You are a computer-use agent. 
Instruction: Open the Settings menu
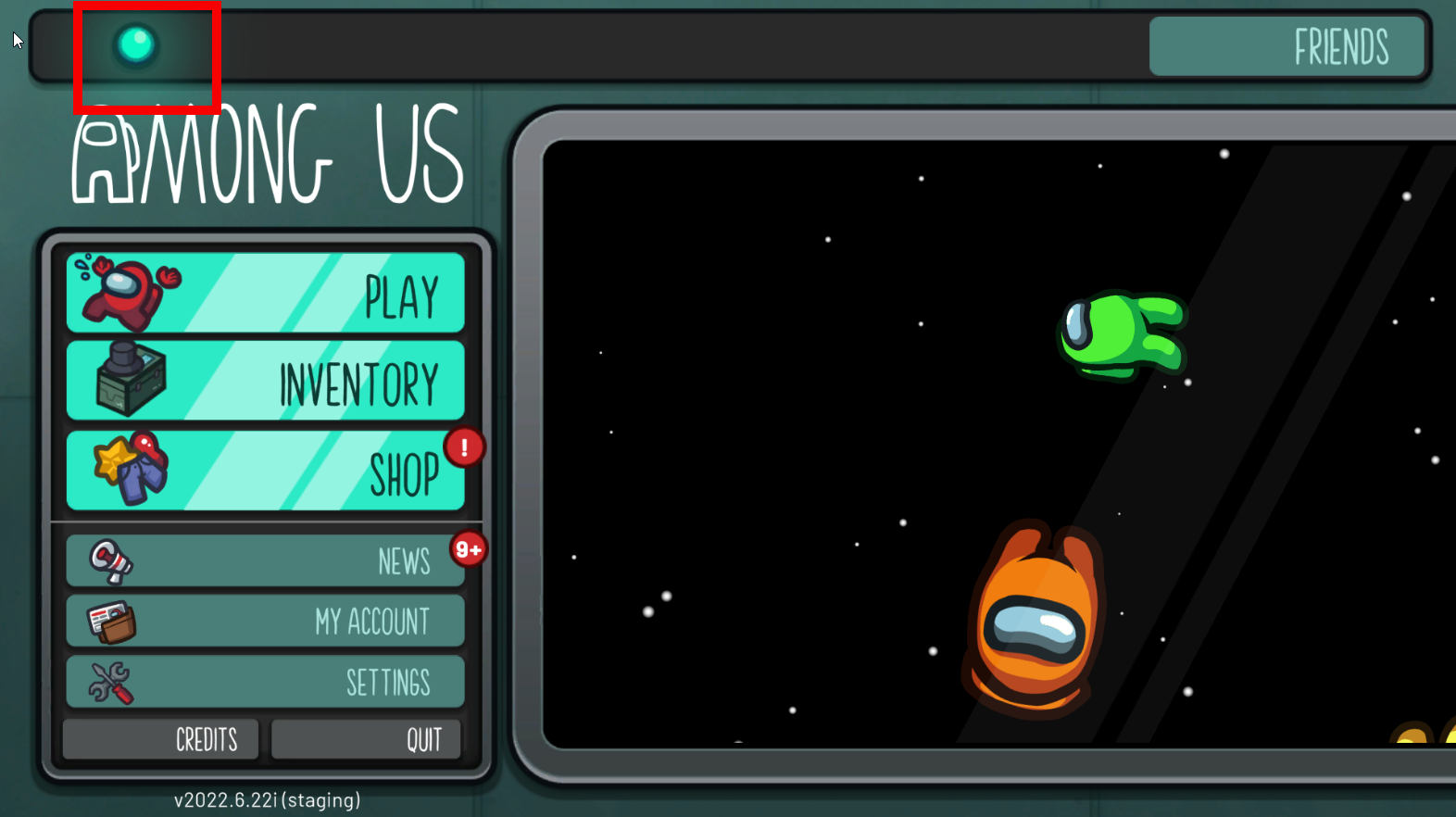pyautogui.click(x=266, y=682)
